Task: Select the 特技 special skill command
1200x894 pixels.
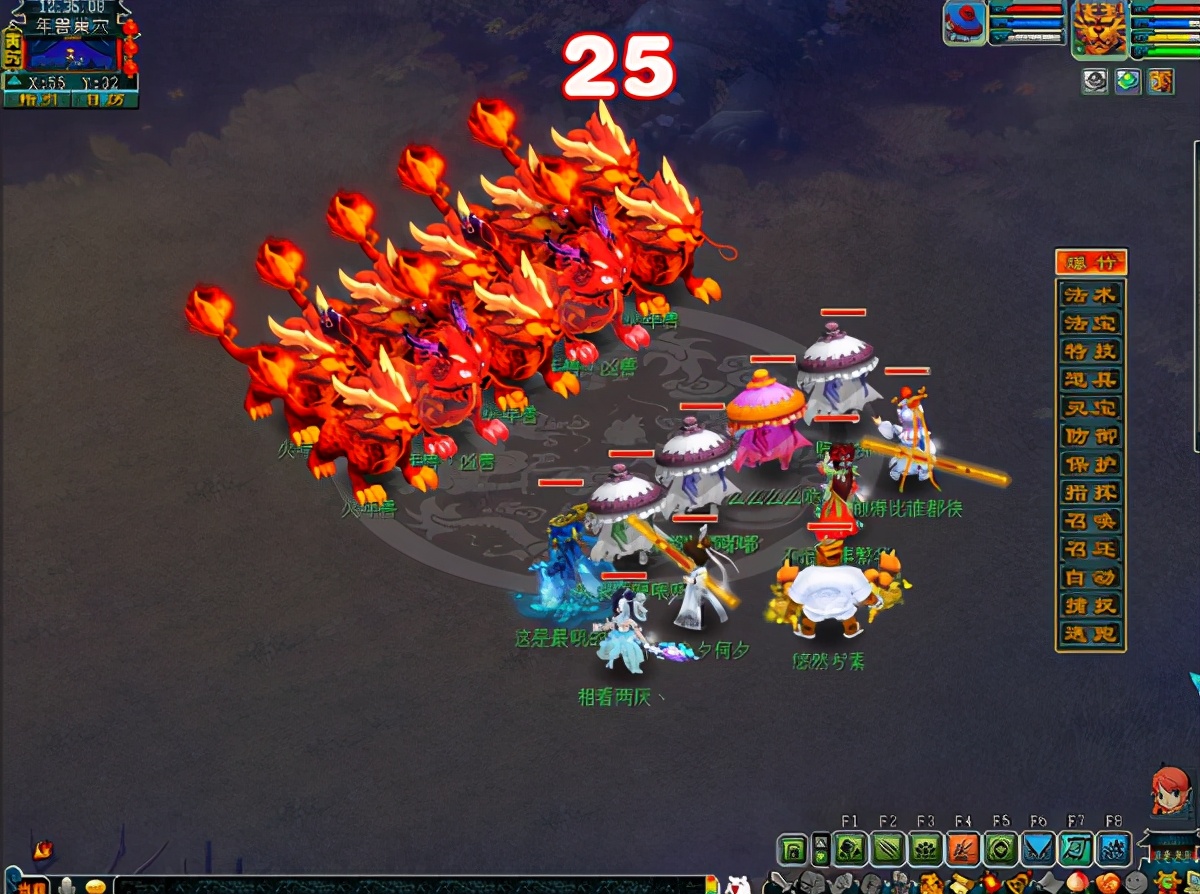Action: point(1091,352)
